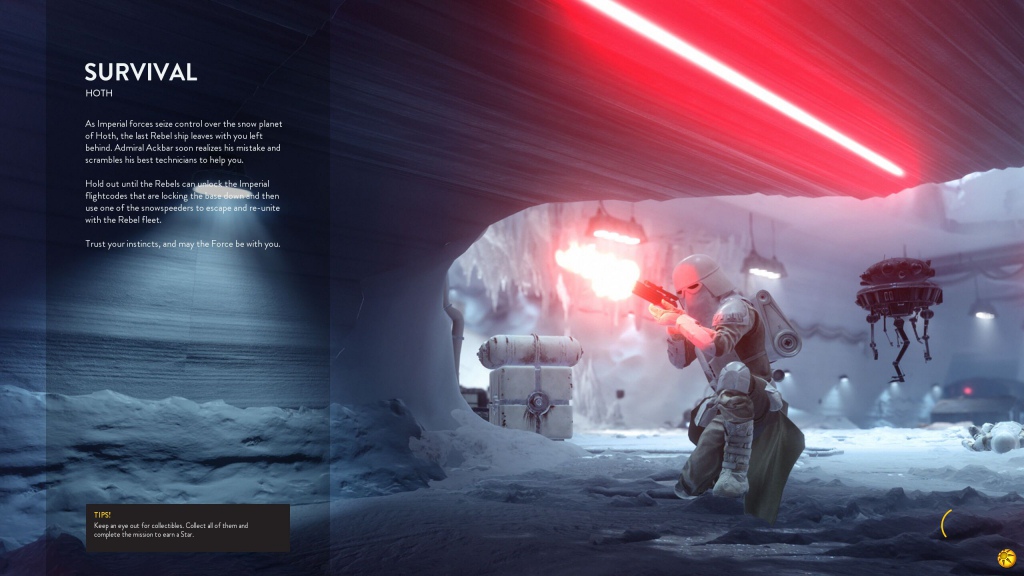The width and height of the screenshot is (1024, 576).
Task: Click the orange sun-ball watermark icon
Action: [x=1006, y=557]
